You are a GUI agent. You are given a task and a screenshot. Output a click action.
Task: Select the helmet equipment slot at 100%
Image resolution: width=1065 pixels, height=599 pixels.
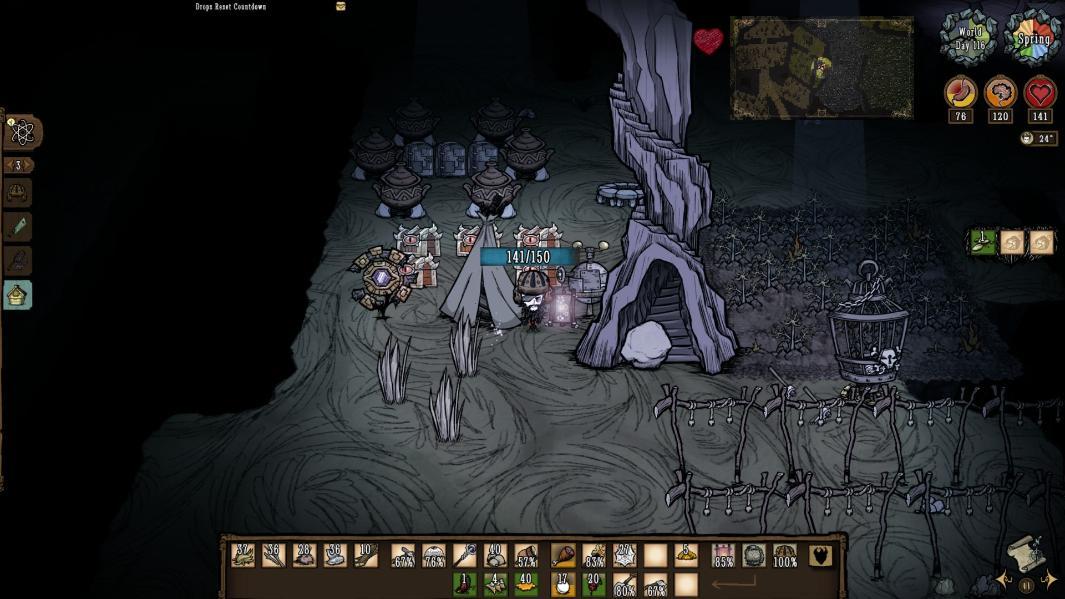click(785, 556)
